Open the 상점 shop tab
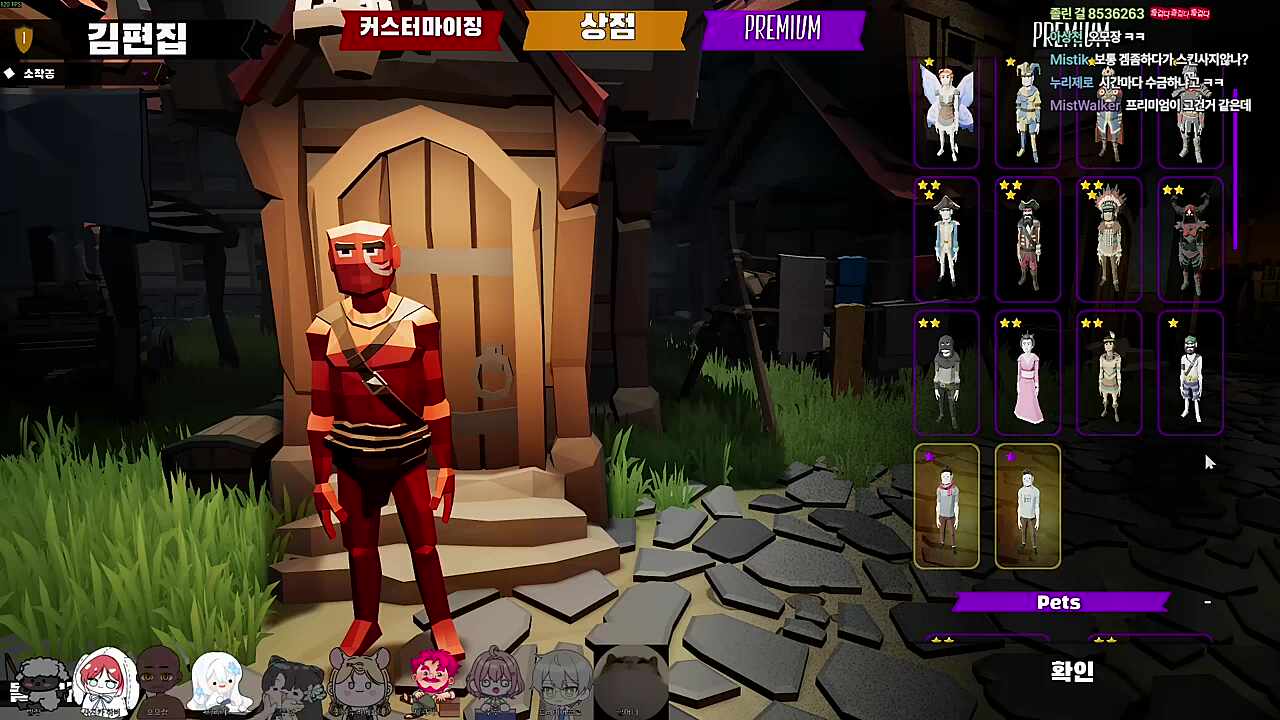The image size is (1280, 720). click(603, 30)
